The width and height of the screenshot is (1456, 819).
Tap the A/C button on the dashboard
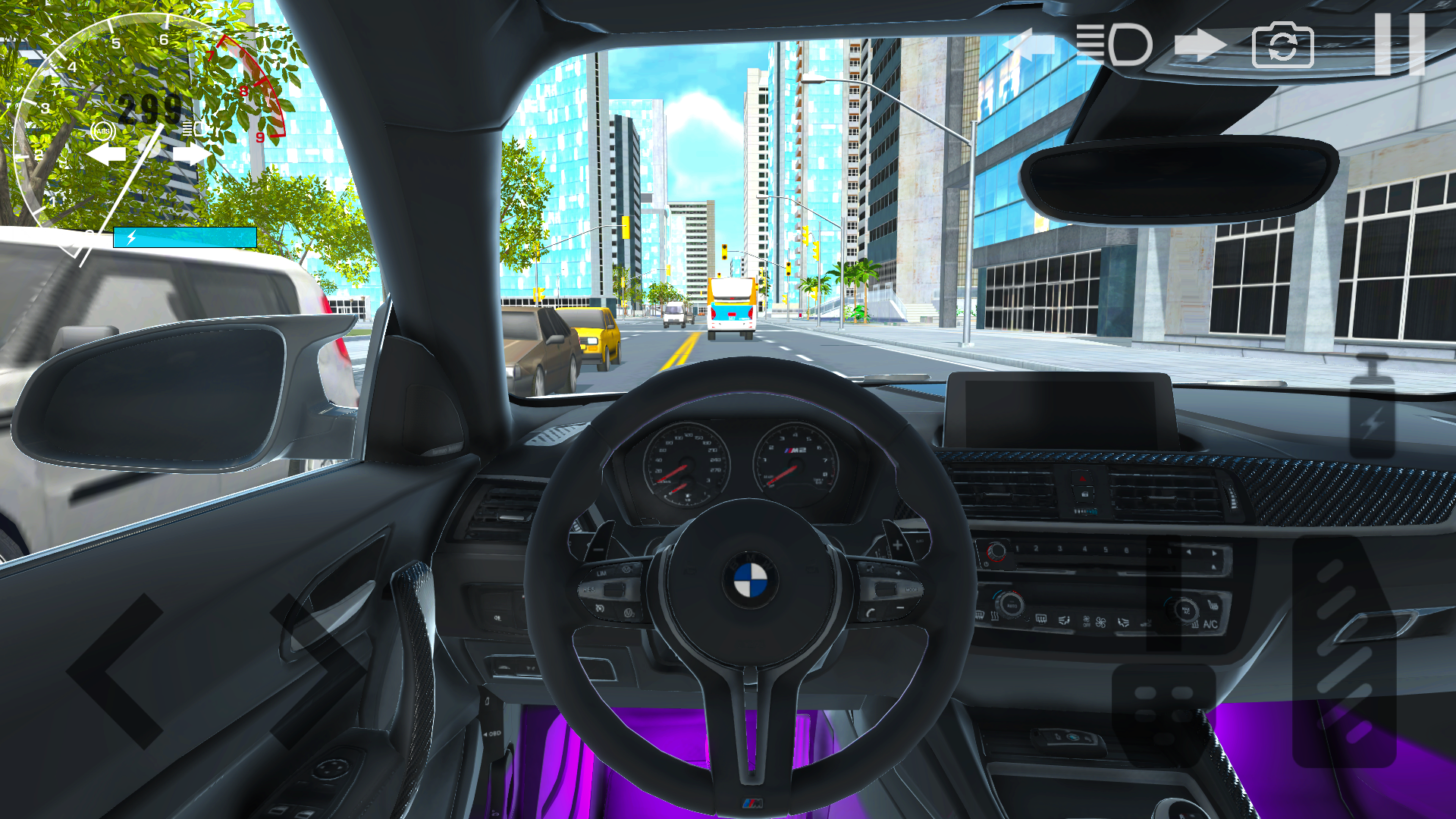click(1211, 624)
